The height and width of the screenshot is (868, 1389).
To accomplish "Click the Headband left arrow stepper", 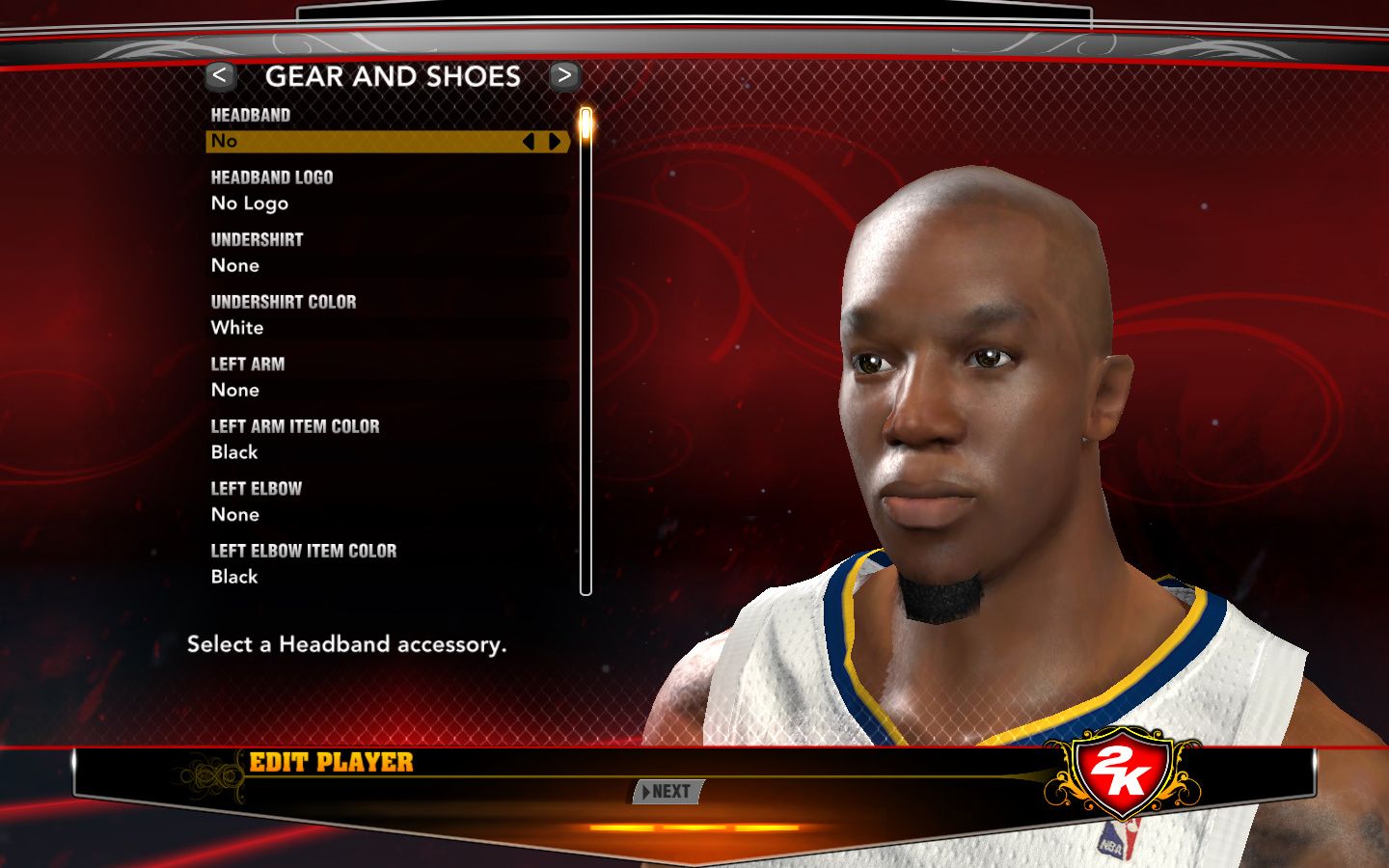I will pyautogui.click(x=528, y=142).
